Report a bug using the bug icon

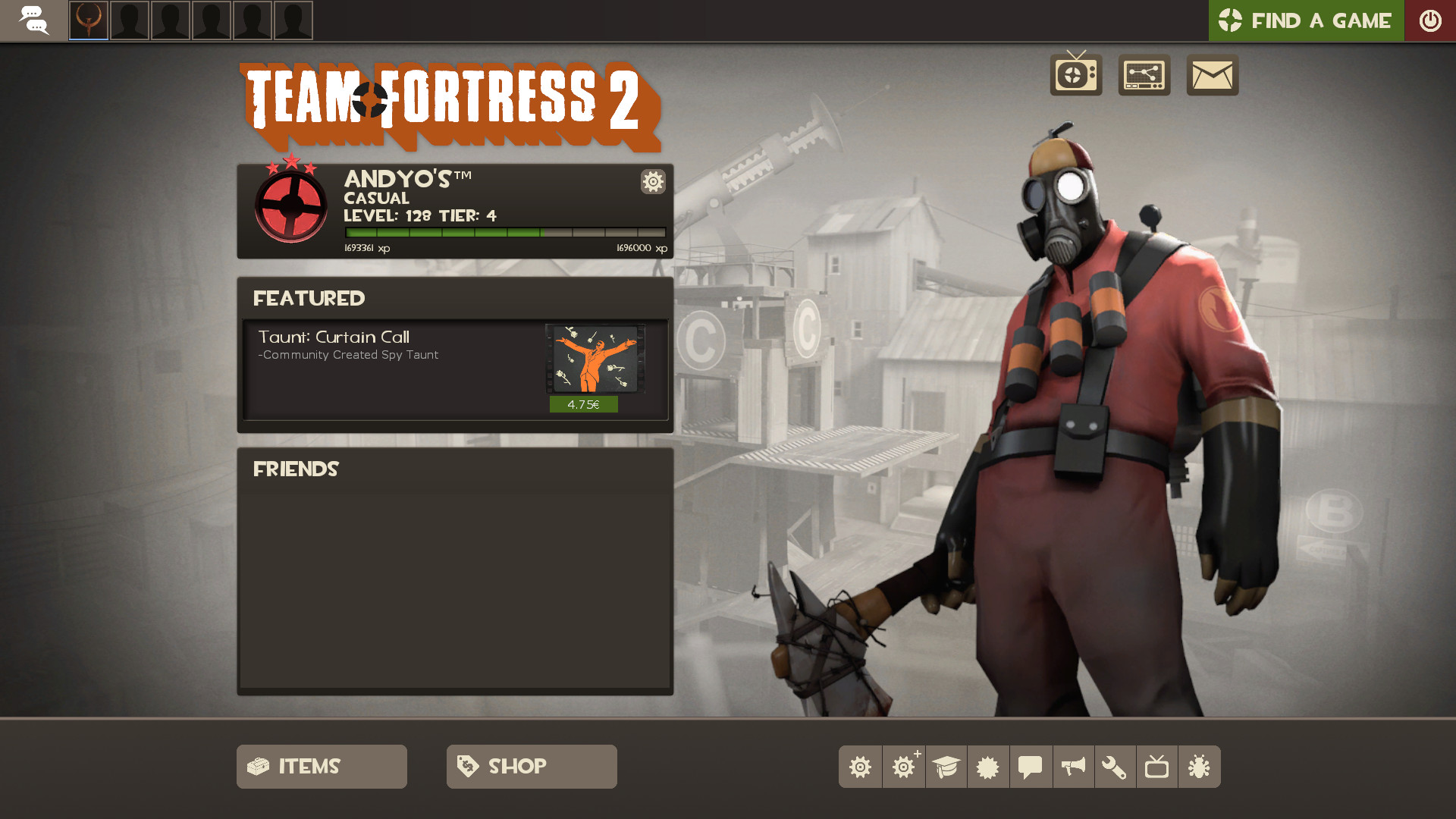tap(1200, 767)
